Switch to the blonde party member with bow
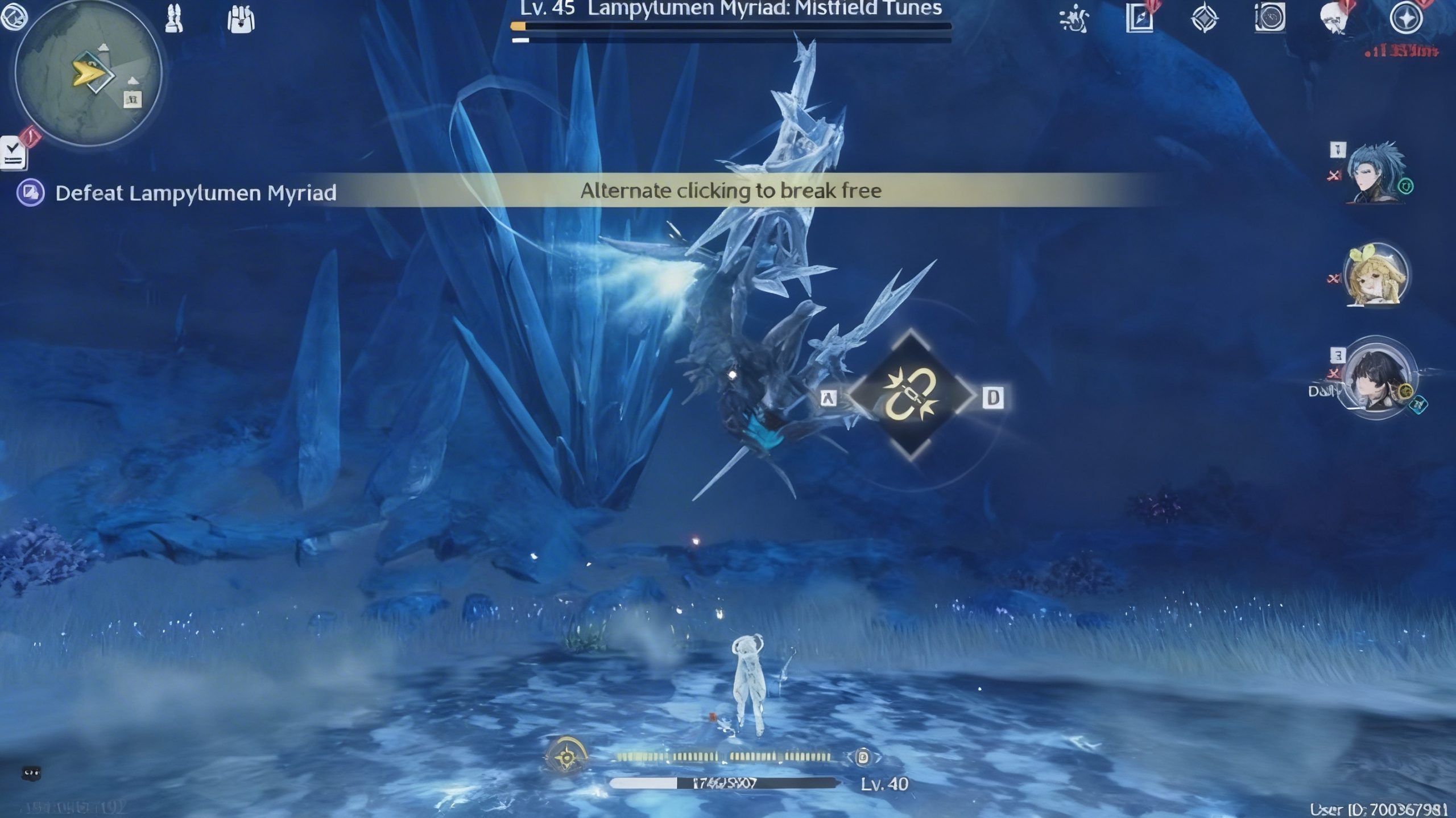 [1375, 276]
